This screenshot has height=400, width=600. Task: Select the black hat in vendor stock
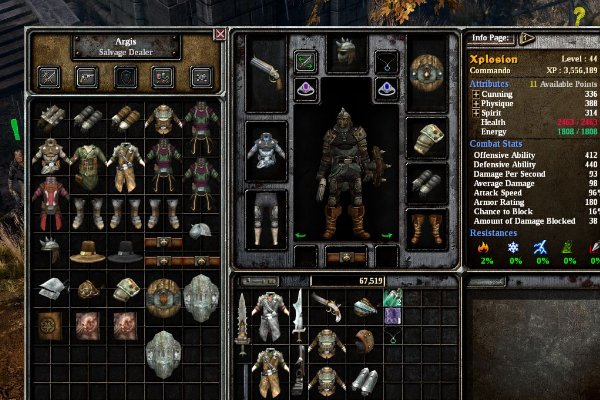124,249
